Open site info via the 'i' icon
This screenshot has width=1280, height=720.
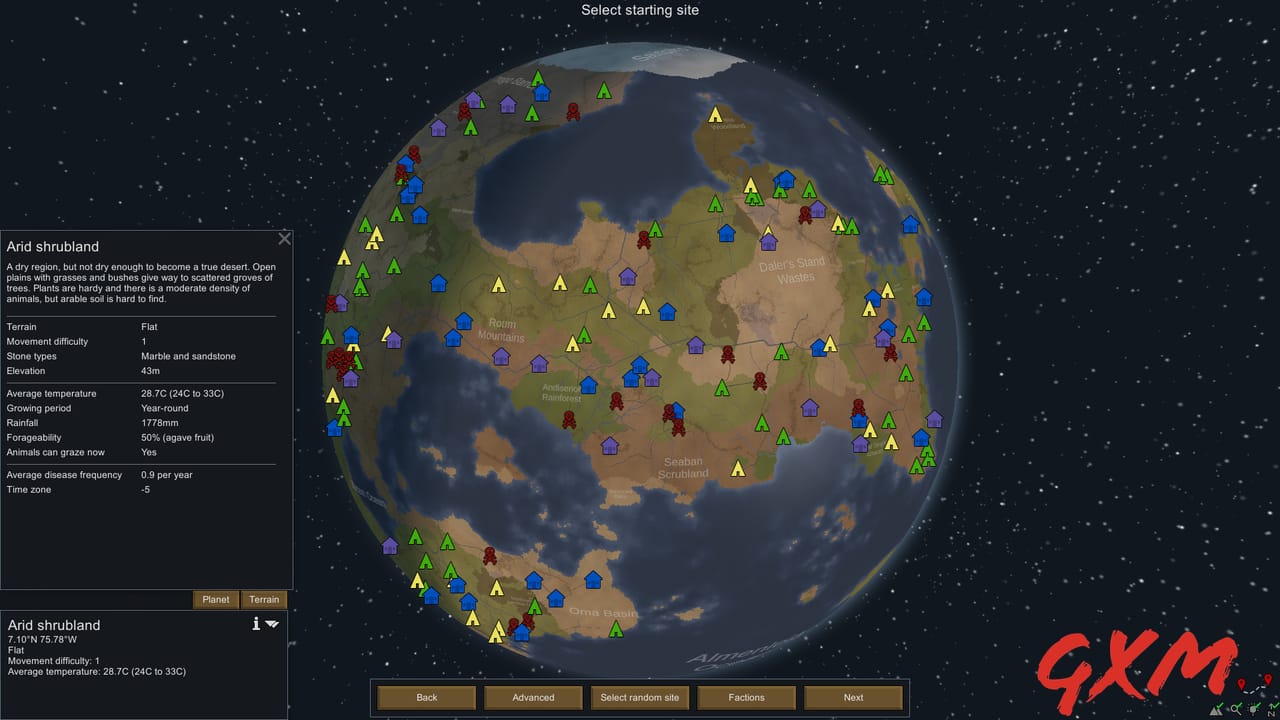pos(256,623)
